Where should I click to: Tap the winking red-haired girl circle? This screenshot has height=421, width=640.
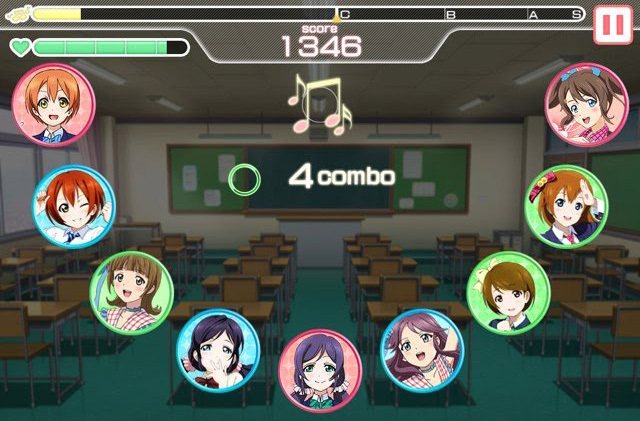click(74, 207)
